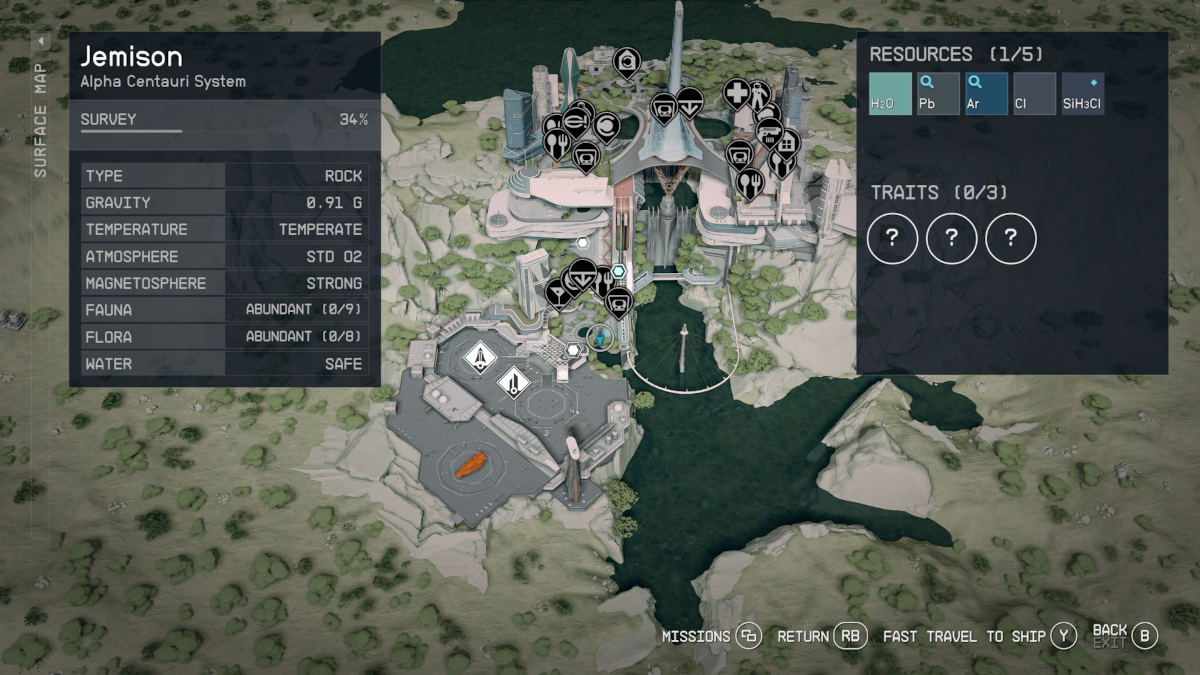Click the blue player location marker
The image size is (1200, 675).
[x=600, y=337]
